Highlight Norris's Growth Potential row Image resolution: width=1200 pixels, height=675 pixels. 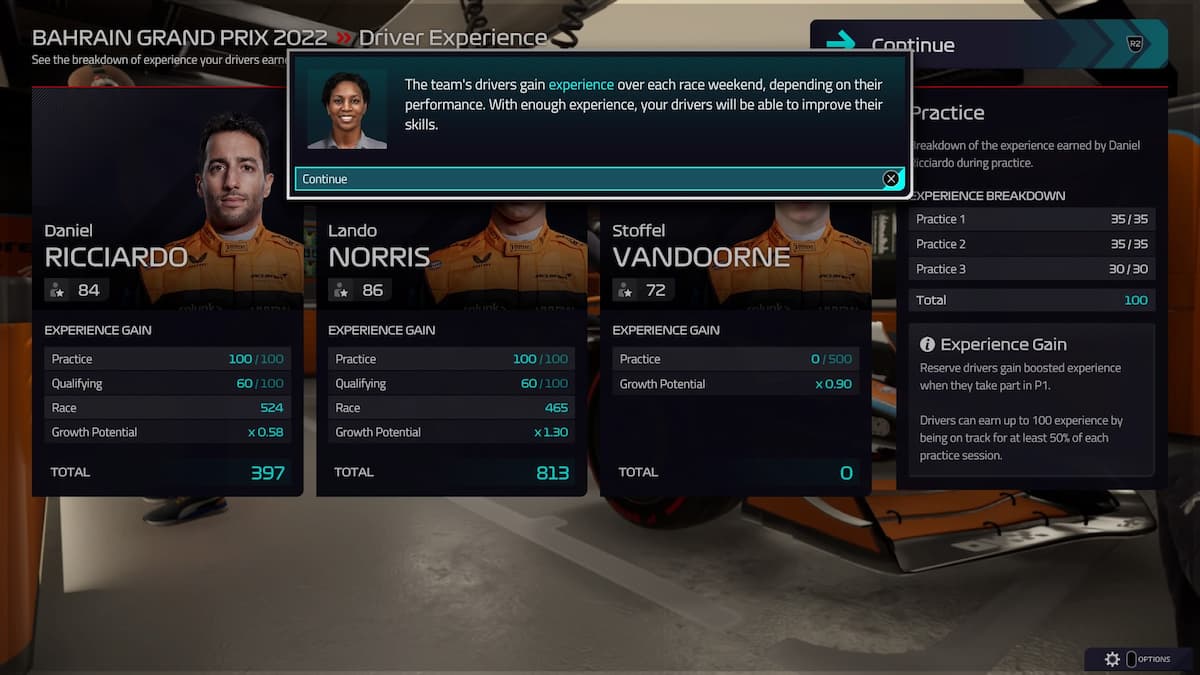coord(451,432)
